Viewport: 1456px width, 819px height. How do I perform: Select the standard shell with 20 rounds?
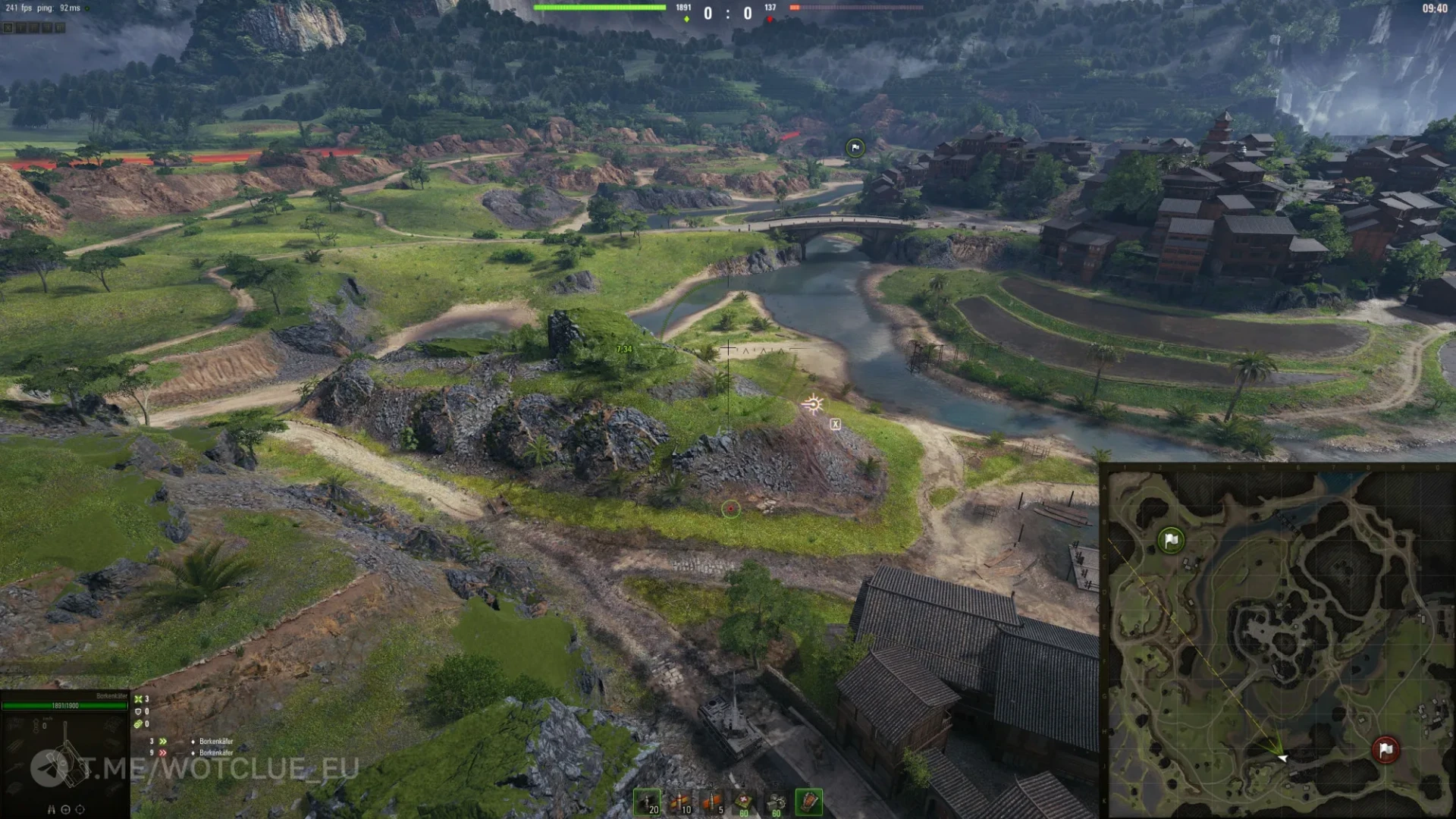pos(647,802)
